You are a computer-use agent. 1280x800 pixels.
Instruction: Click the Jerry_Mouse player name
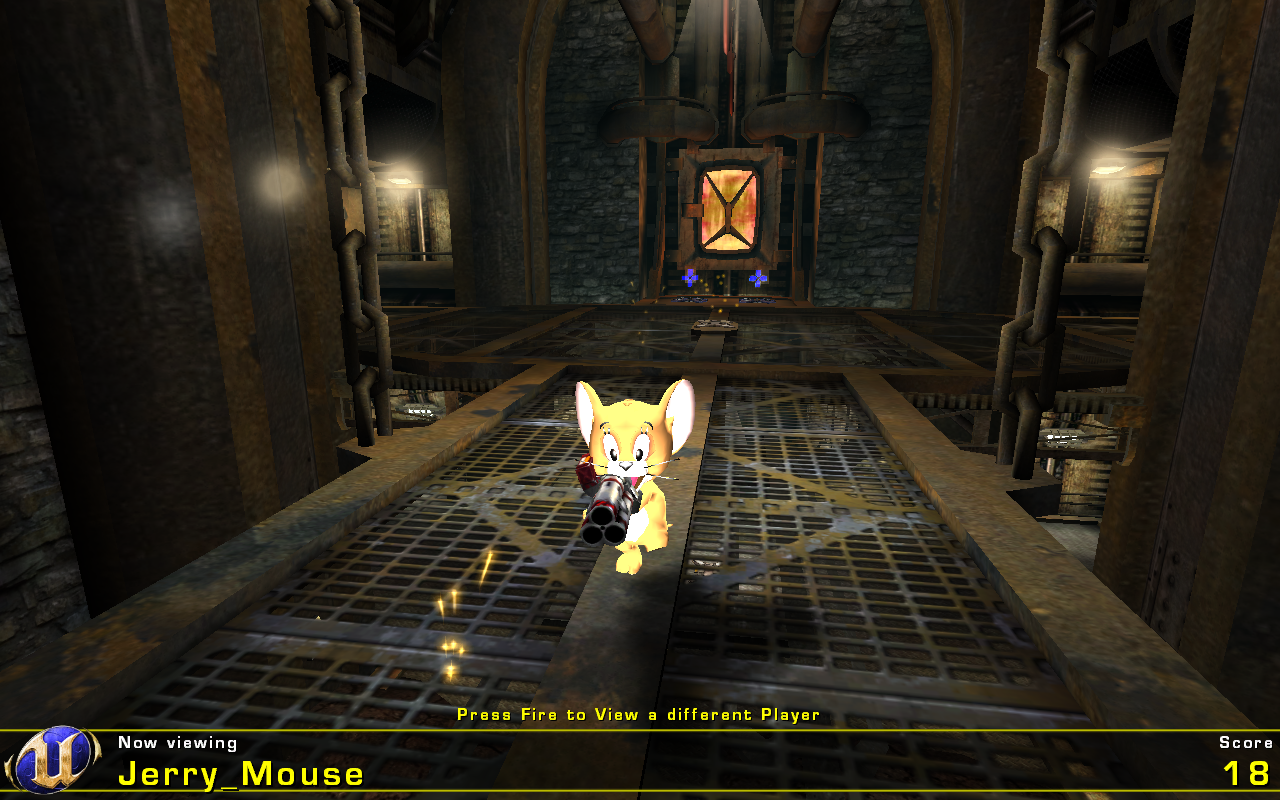pos(240,775)
